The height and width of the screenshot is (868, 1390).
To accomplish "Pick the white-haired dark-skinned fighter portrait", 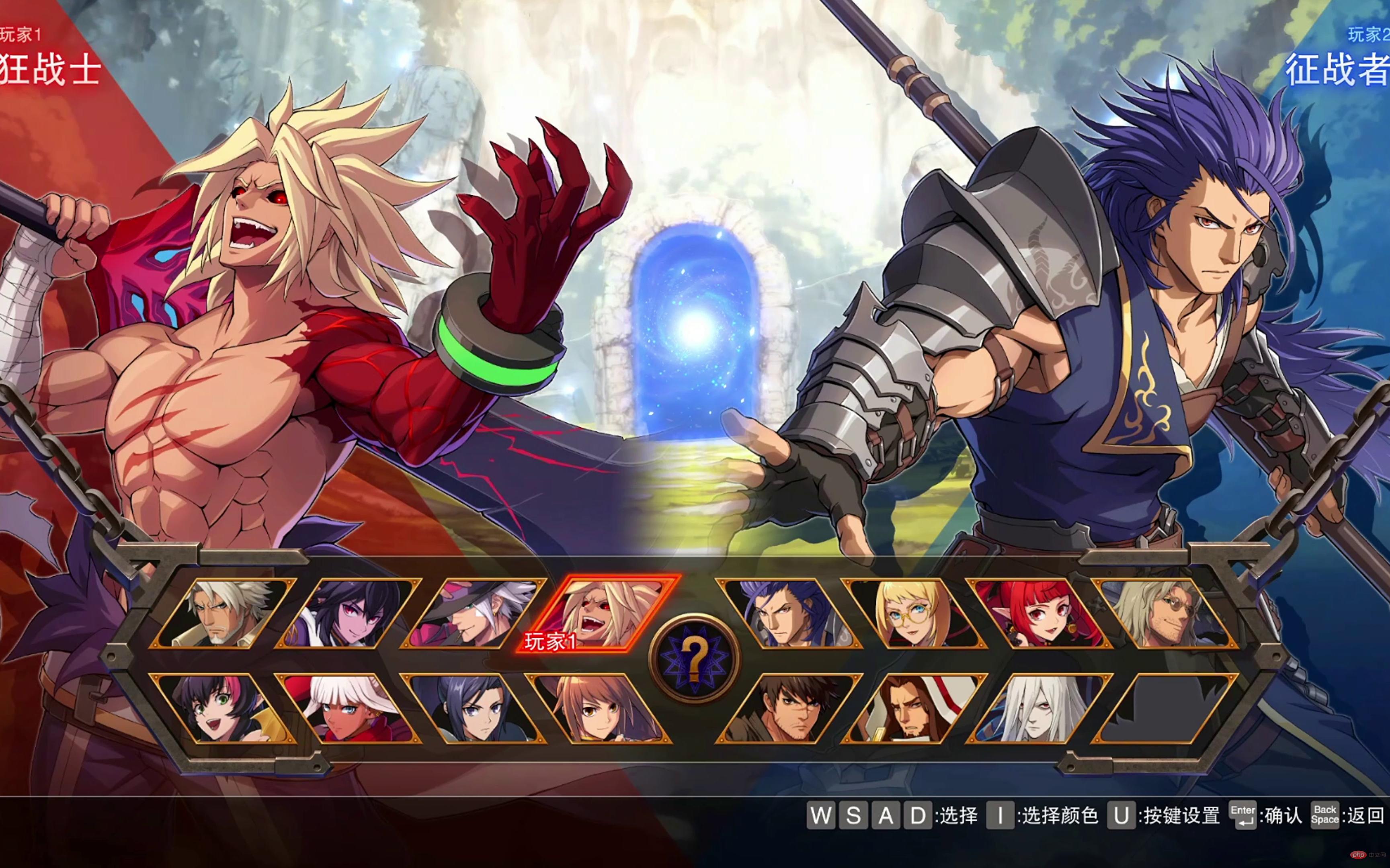I will click(x=349, y=708).
